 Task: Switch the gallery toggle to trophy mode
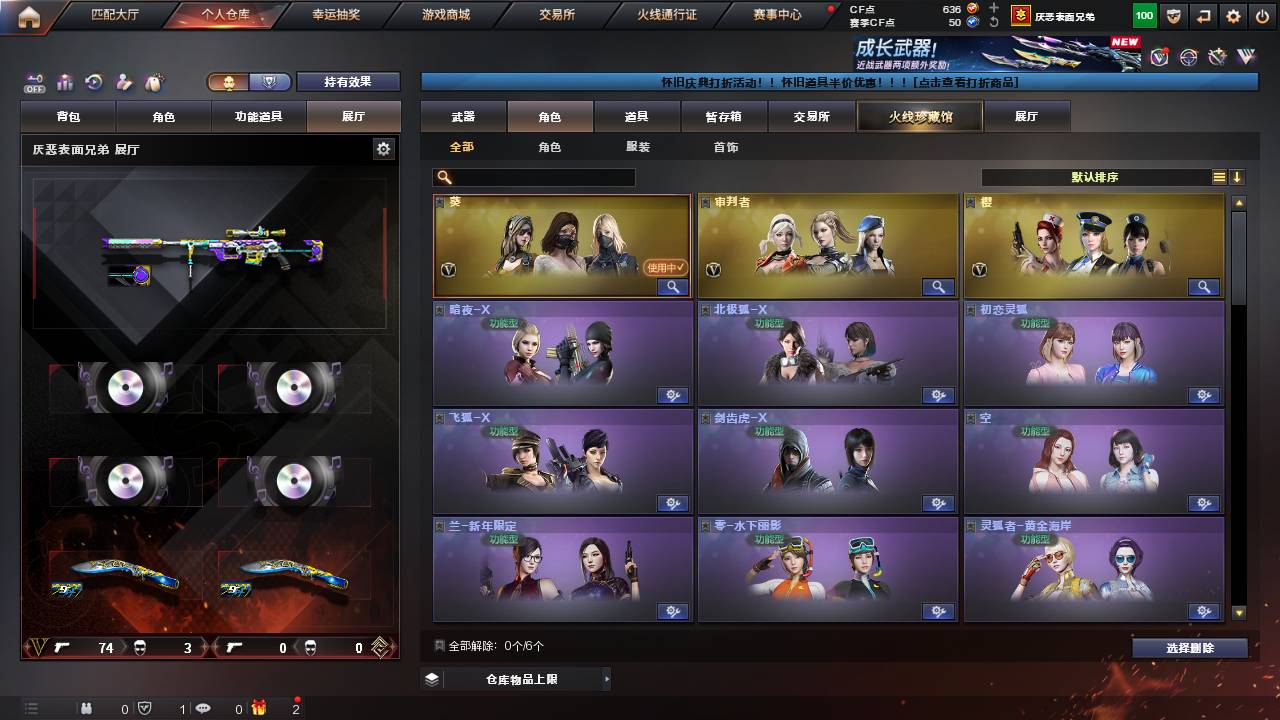click(269, 81)
